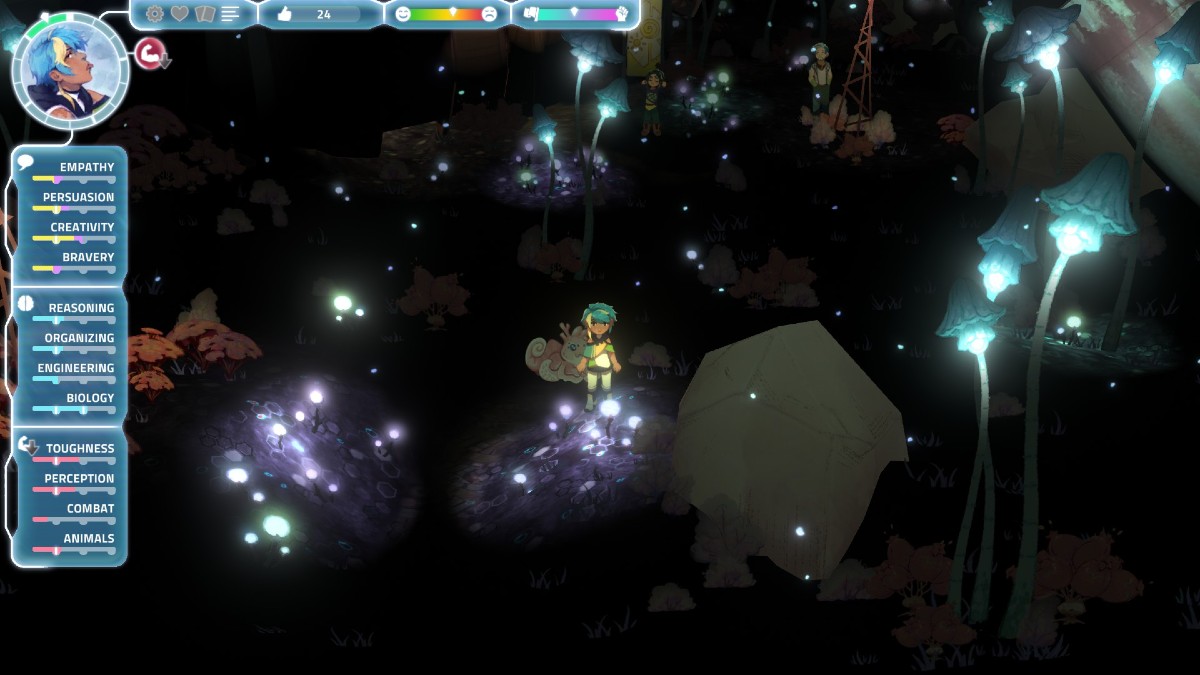Click the blue-haired character portrait
Screen dimensions: 1200x675
point(70,70)
